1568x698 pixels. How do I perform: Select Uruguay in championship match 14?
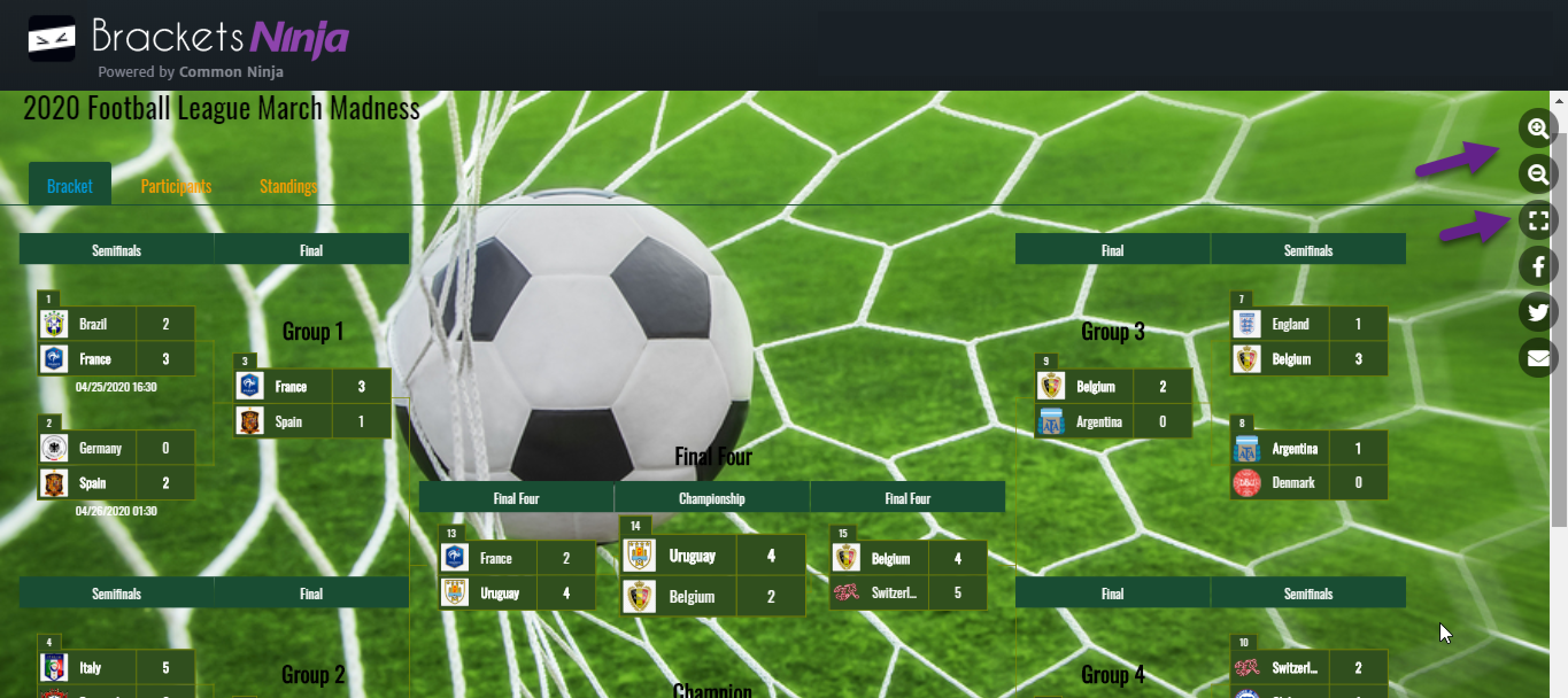coord(692,556)
